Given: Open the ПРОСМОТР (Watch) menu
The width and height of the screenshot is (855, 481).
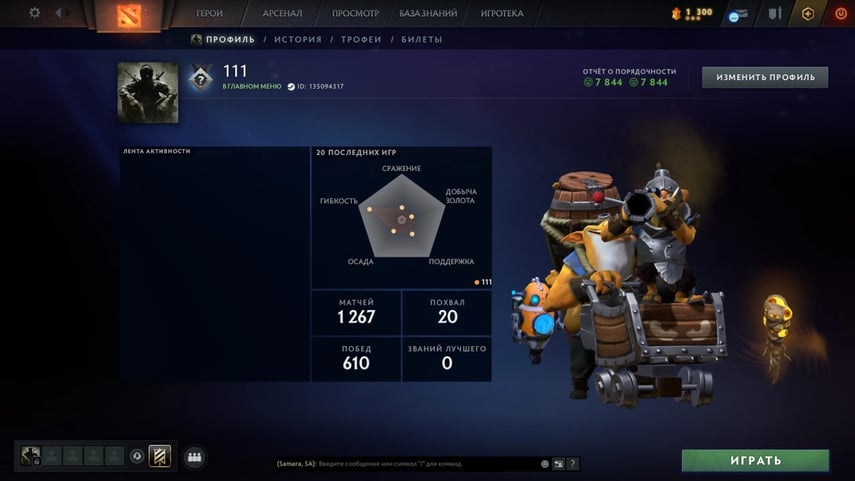Looking at the screenshot, I should [x=355, y=14].
